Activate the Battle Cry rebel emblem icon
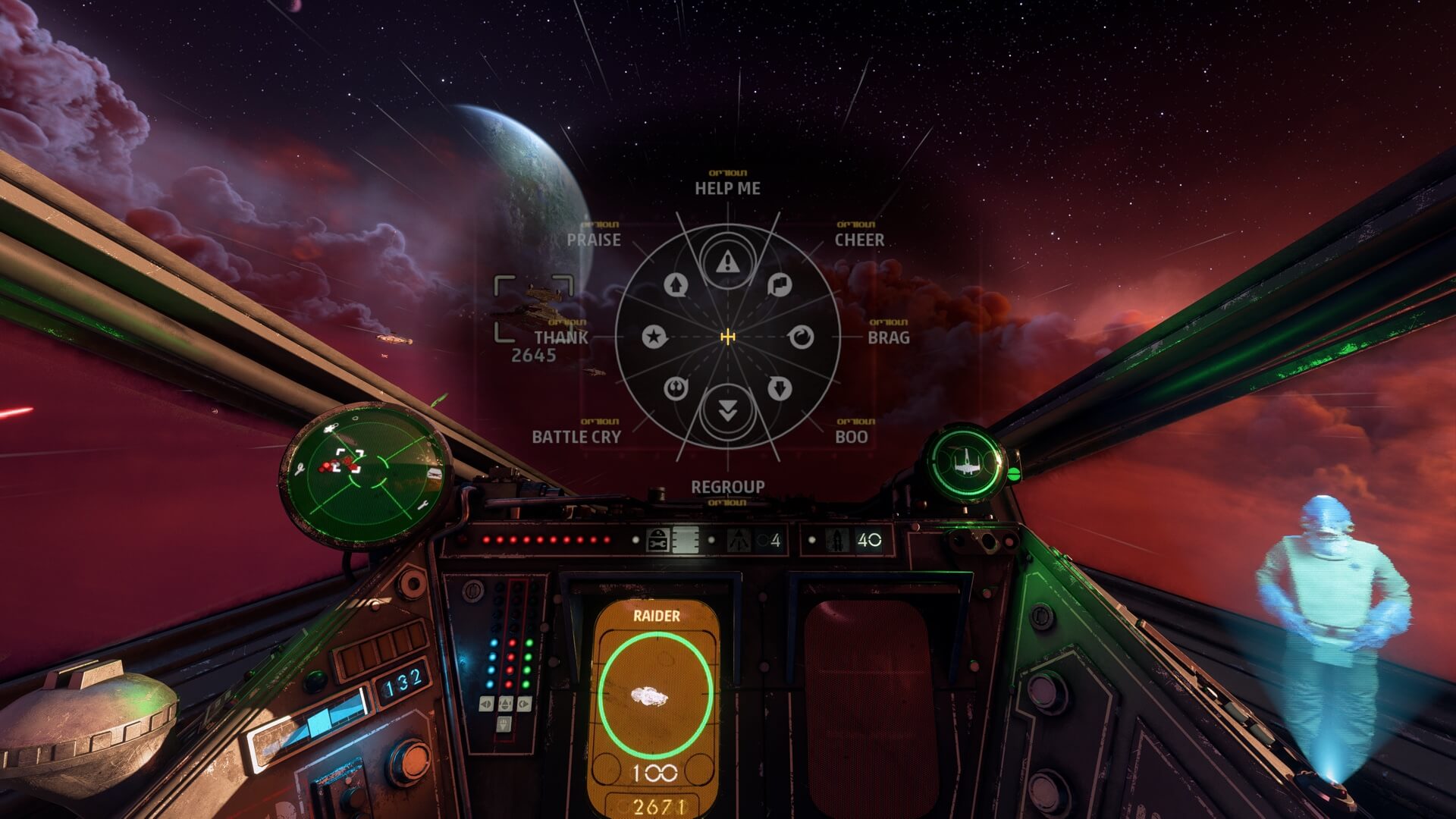The image size is (1456, 819). coord(676,388)
